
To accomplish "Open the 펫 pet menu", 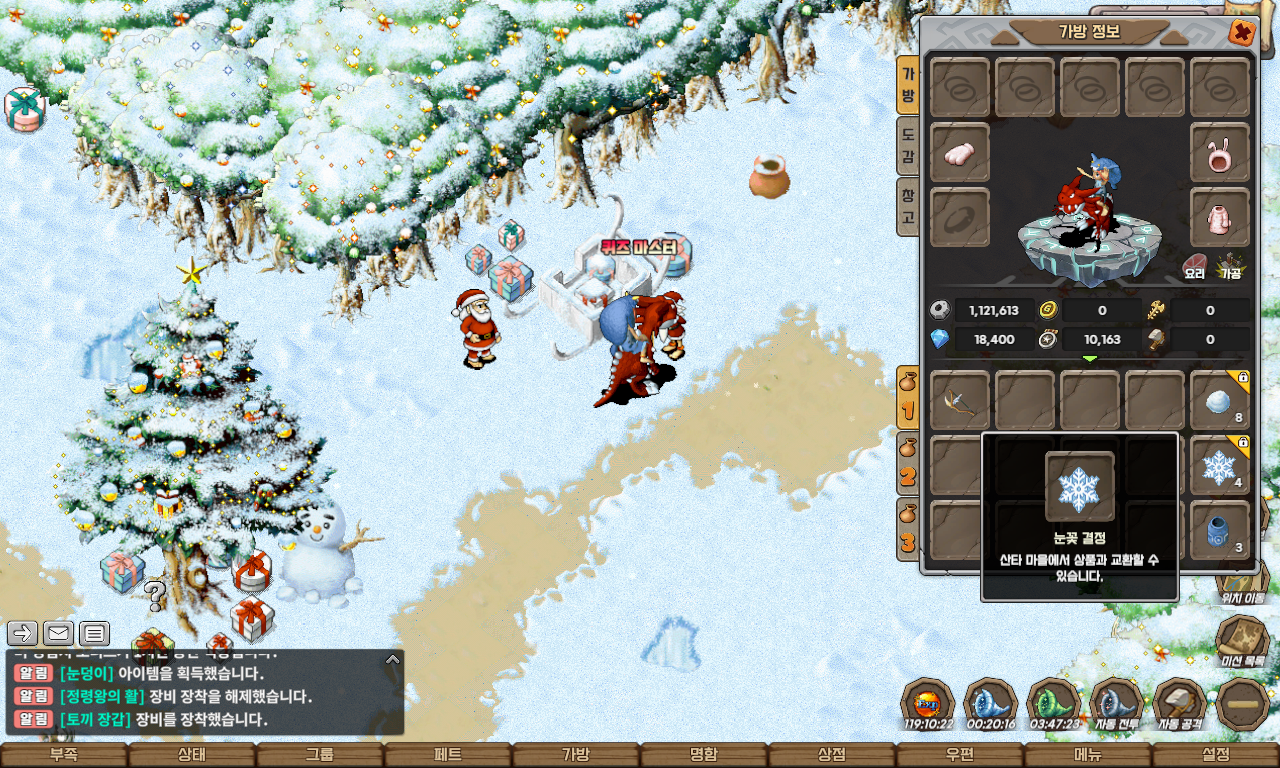I will tap(448, 755).
